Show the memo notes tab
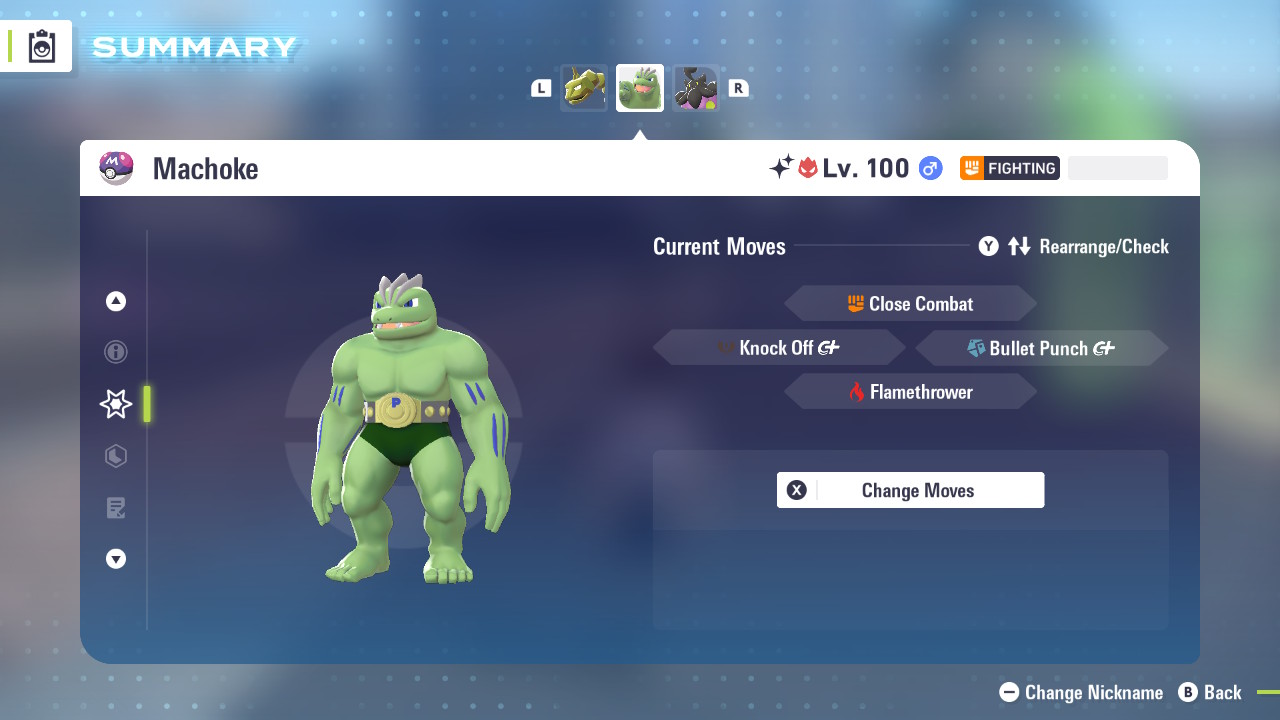Viewport: 1280px width, 720px height. [116, 508]
